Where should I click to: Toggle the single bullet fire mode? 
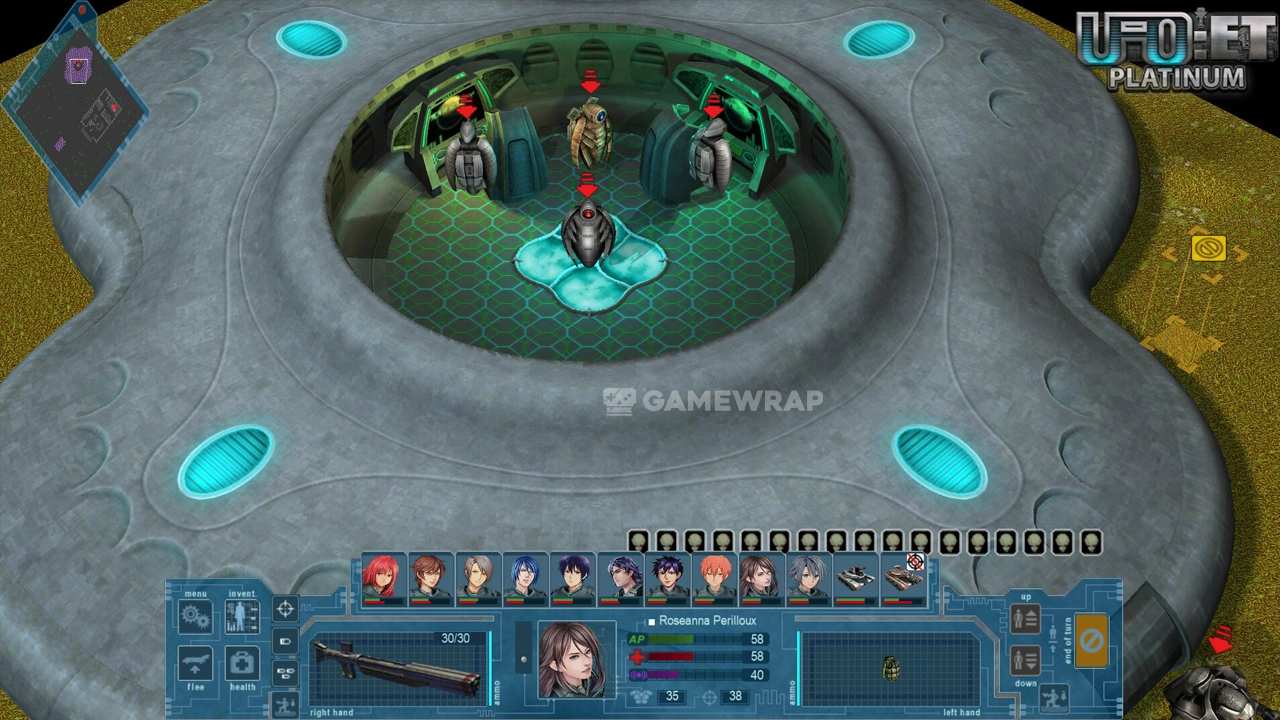pos(285,641)
